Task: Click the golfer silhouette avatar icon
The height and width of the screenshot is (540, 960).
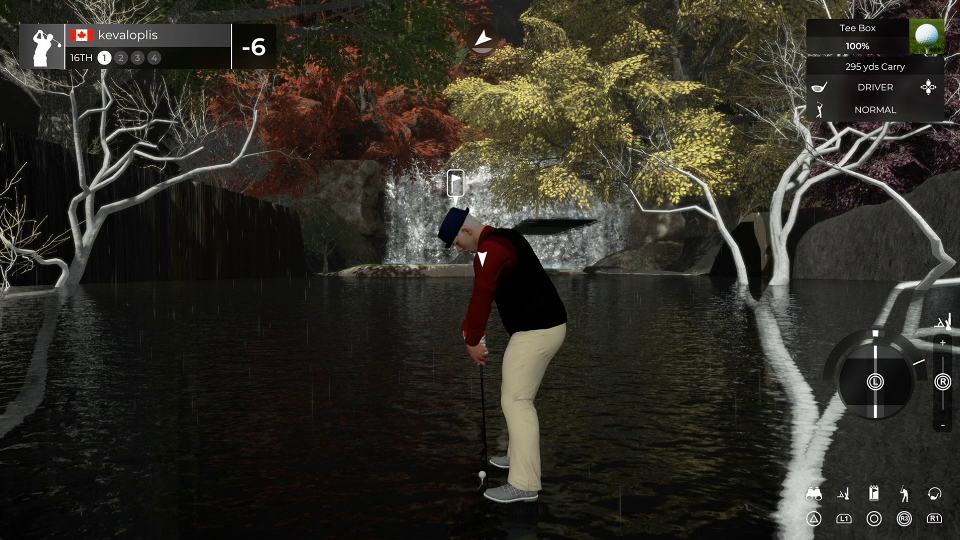Action: pyautogui.click(x=43, y=47)
